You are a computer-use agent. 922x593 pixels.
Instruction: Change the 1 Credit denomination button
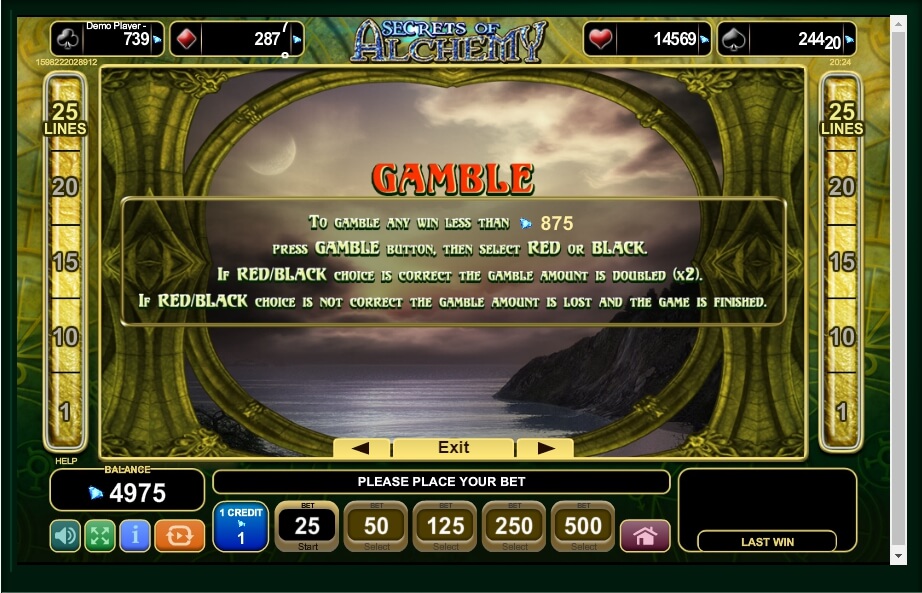(x=240, y=527)
